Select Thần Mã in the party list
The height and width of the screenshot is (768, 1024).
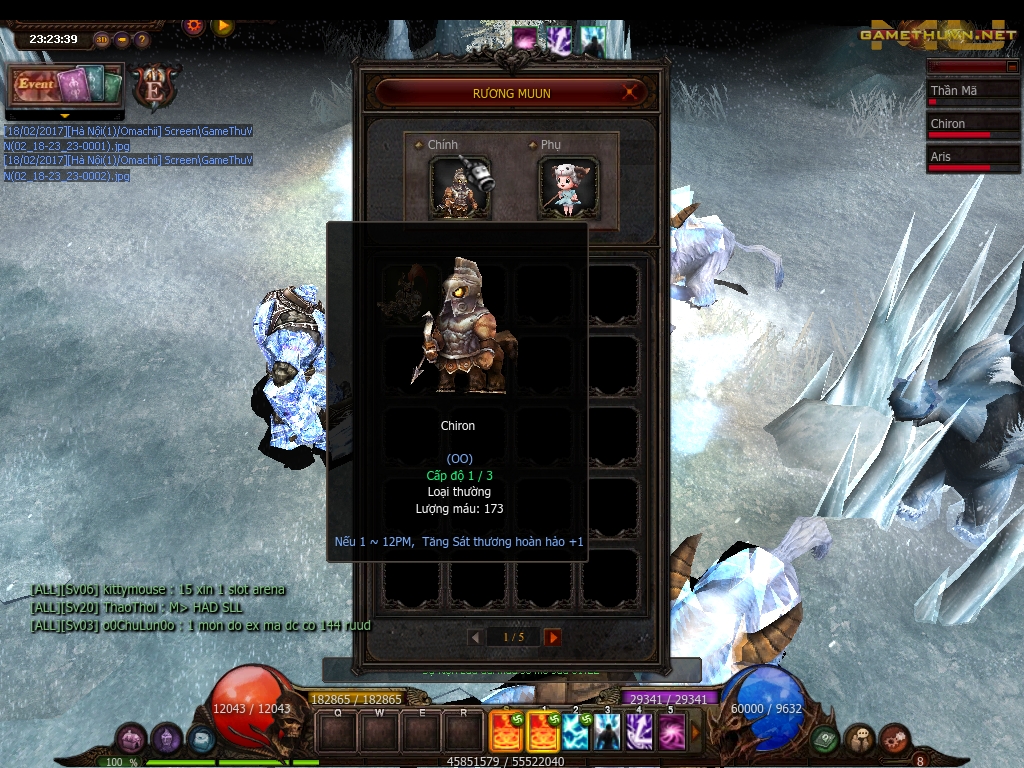pyautogui.click(x=973, y=93)
